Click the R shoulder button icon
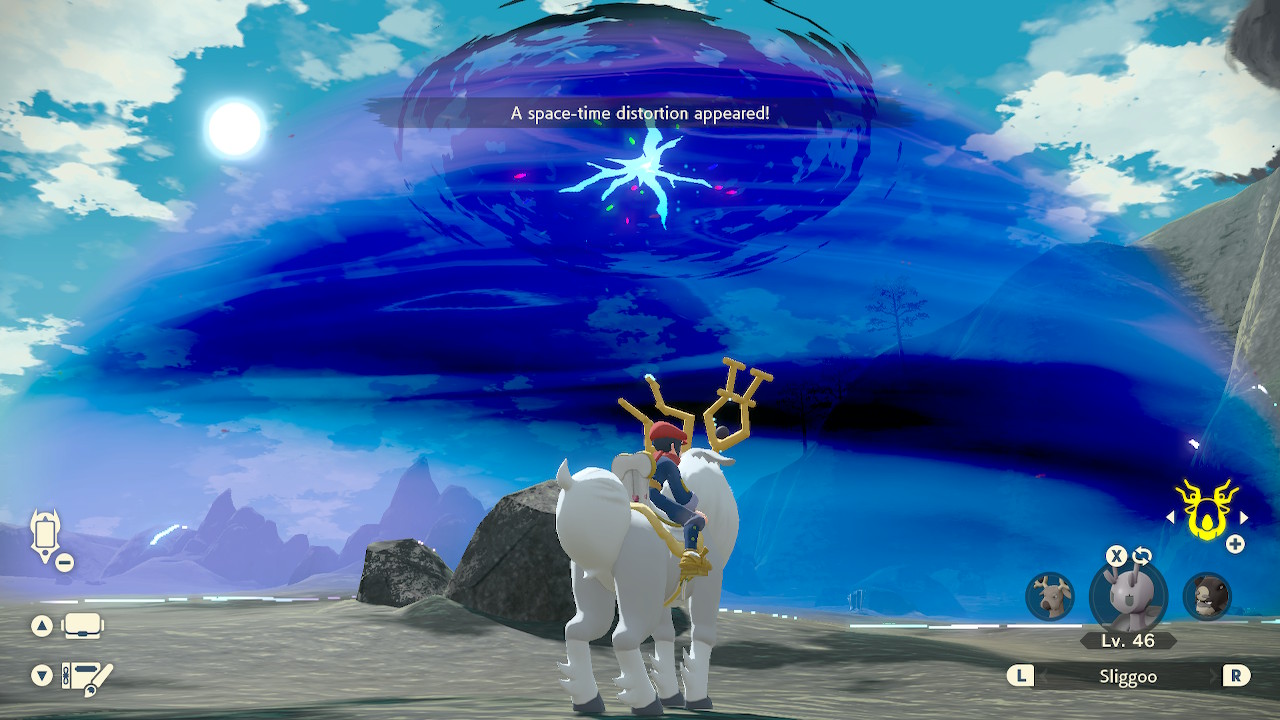This screenshot has height=720, width=1280. click(x=1235, y=676)
